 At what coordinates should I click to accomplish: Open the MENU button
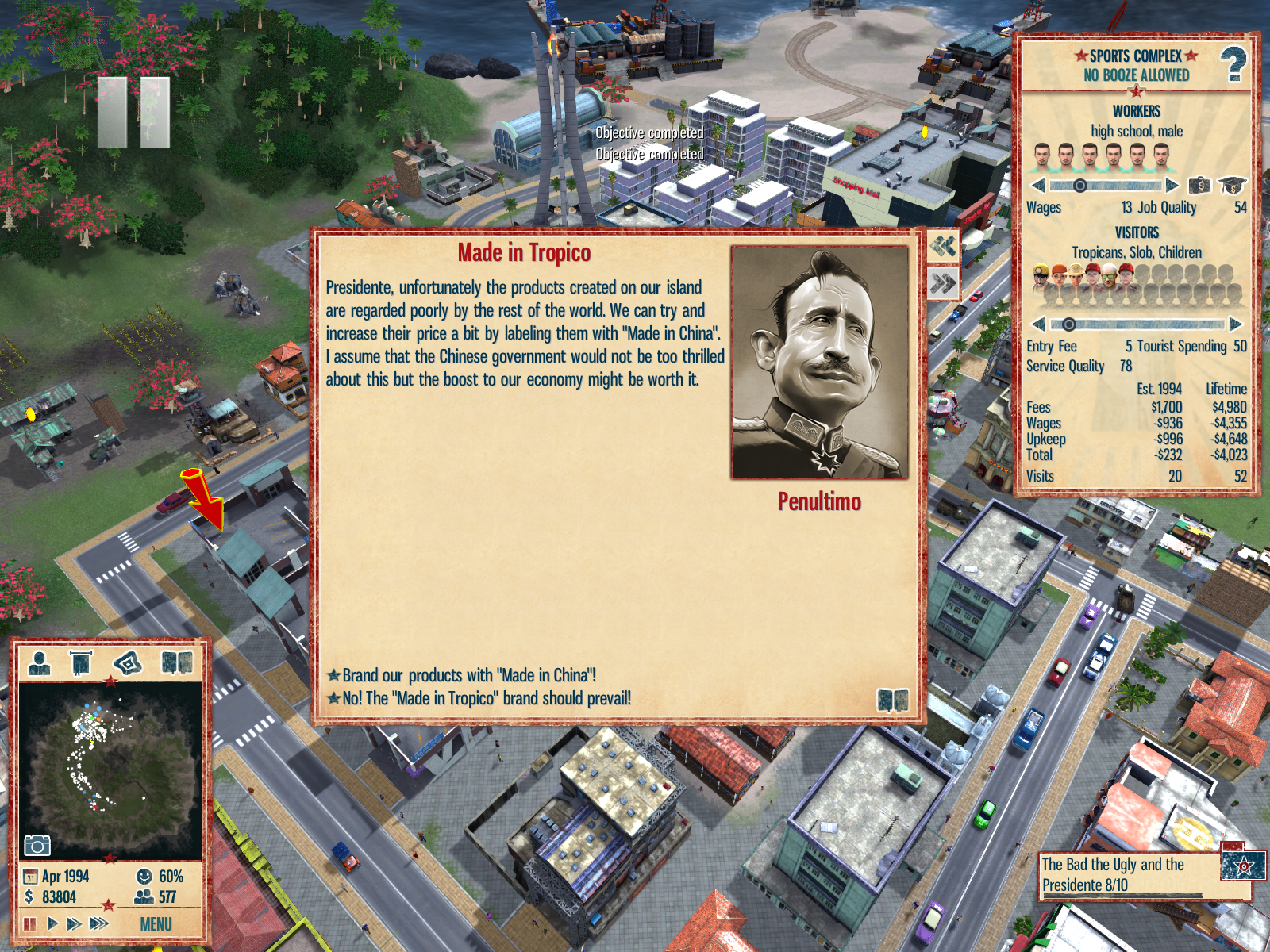pos(156,924)
